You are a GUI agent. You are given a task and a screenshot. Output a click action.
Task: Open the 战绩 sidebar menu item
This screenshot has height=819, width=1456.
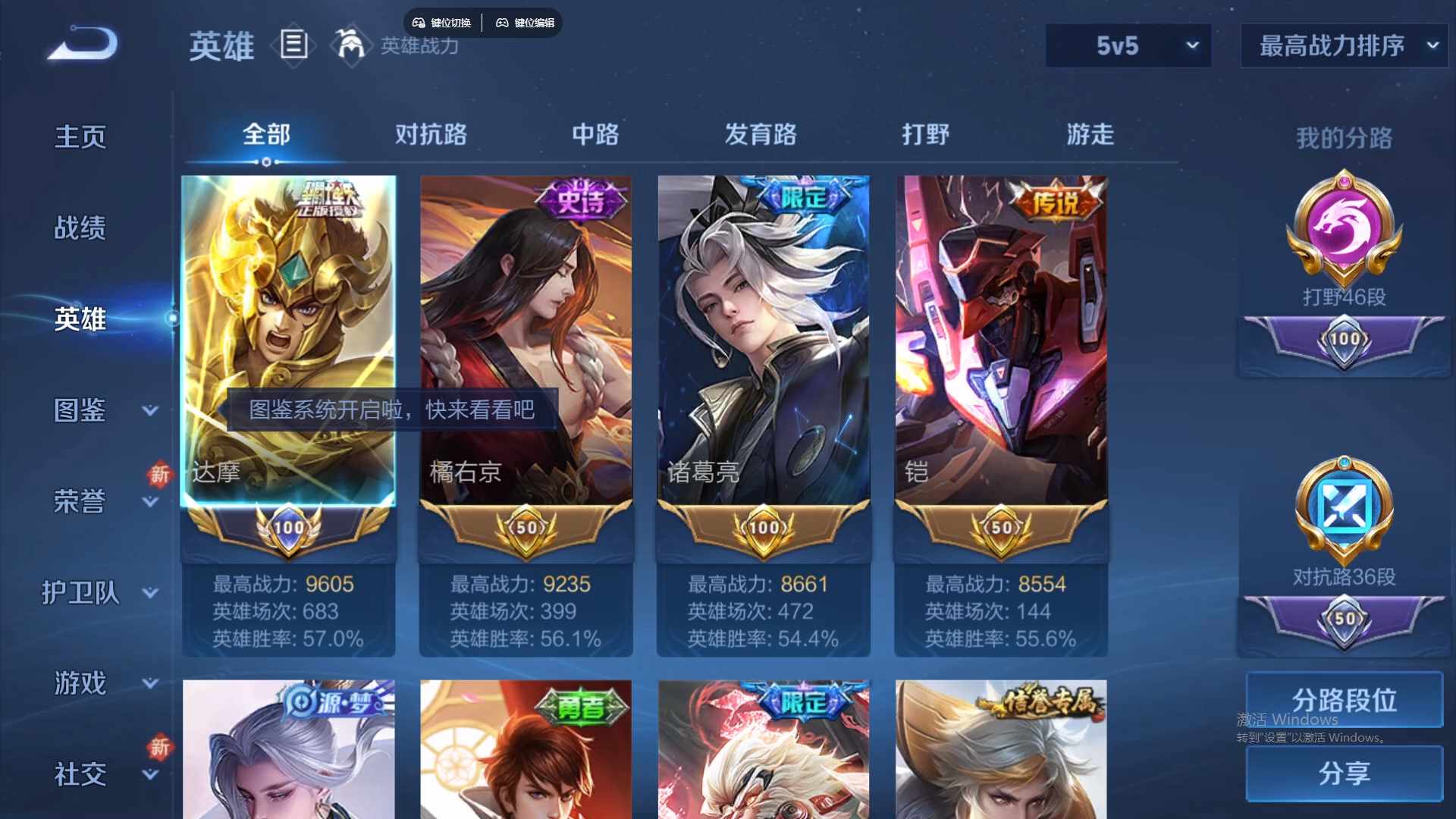(79, 227)
